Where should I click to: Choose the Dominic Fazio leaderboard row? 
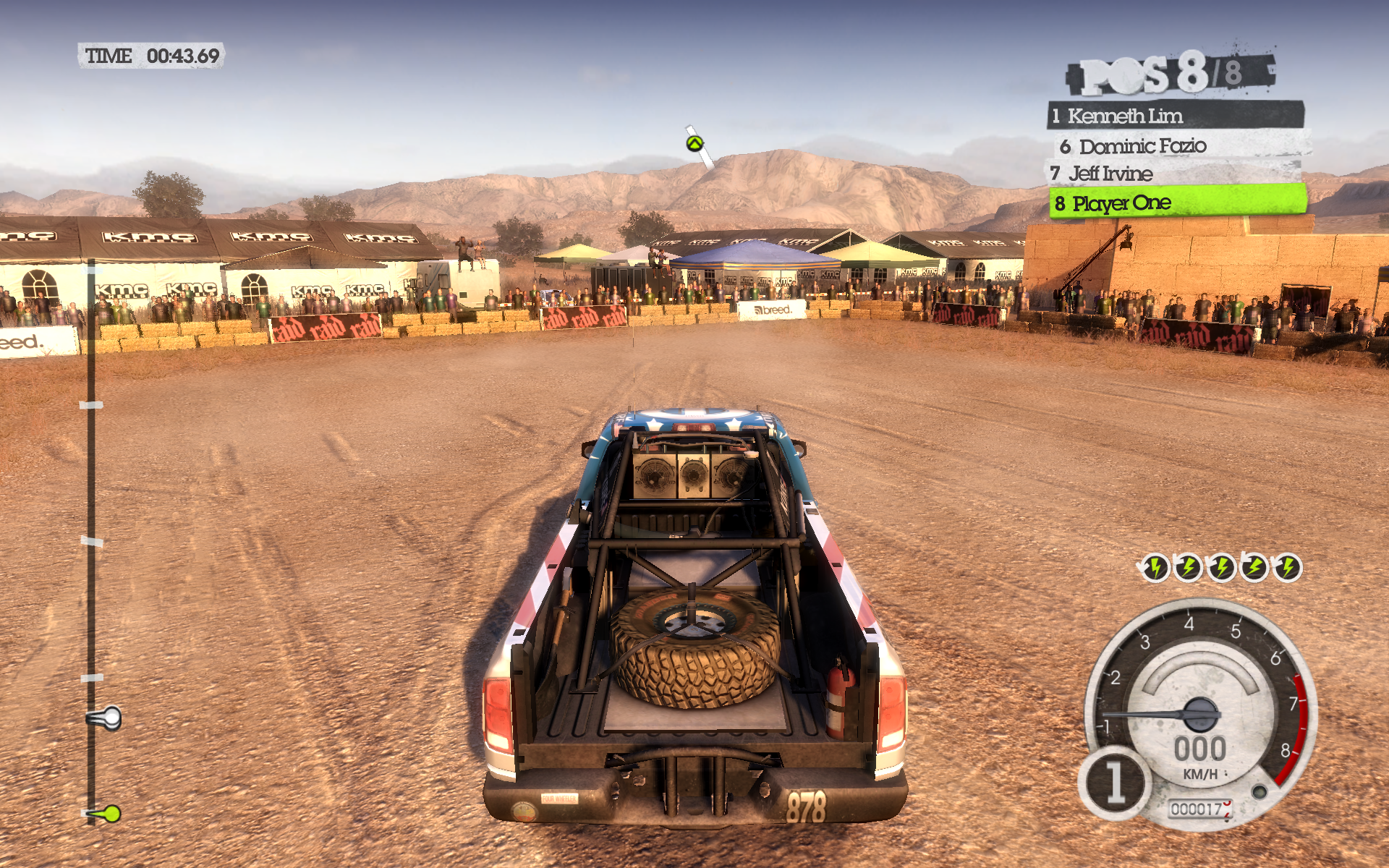click(1179, 146)
